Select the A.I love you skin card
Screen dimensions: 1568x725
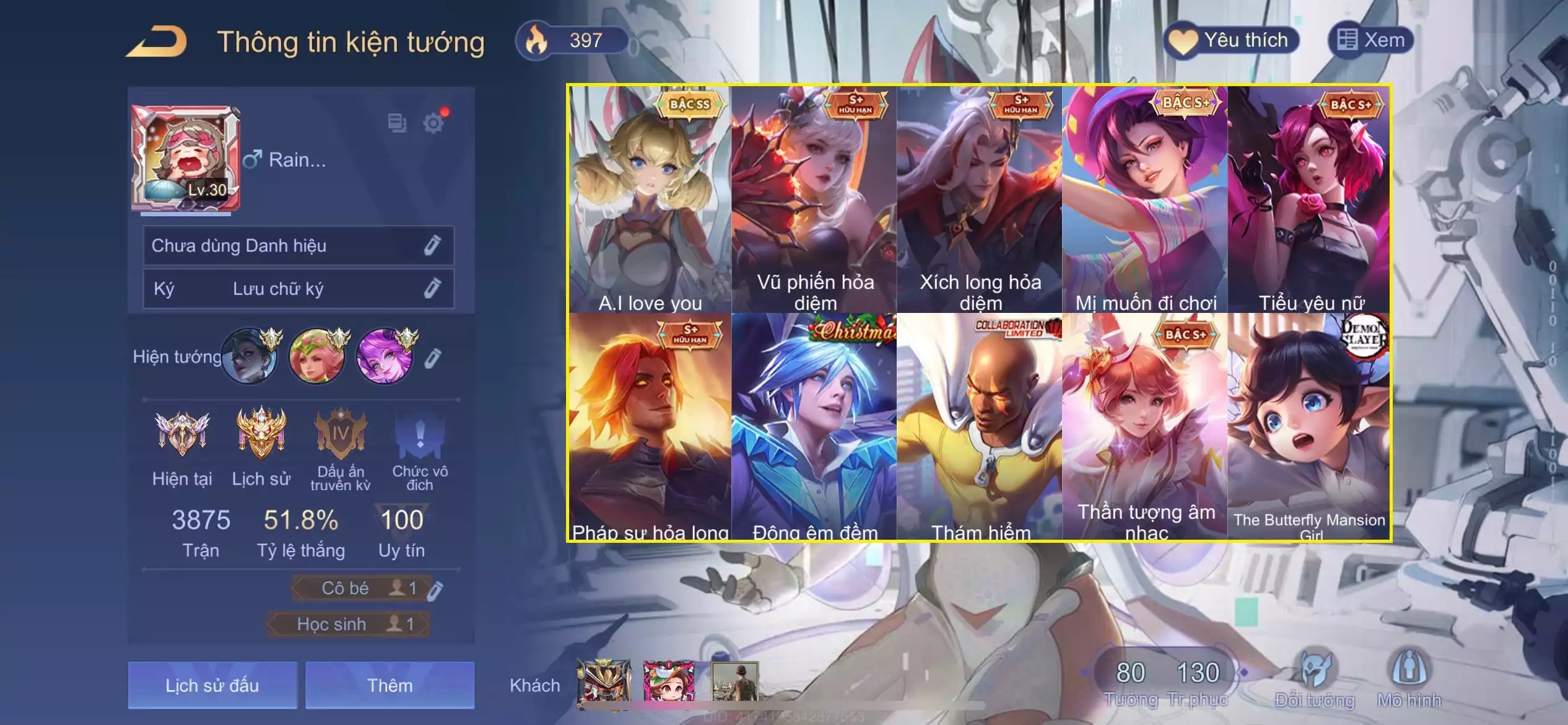pyautogui.click(x=650, y=200)
